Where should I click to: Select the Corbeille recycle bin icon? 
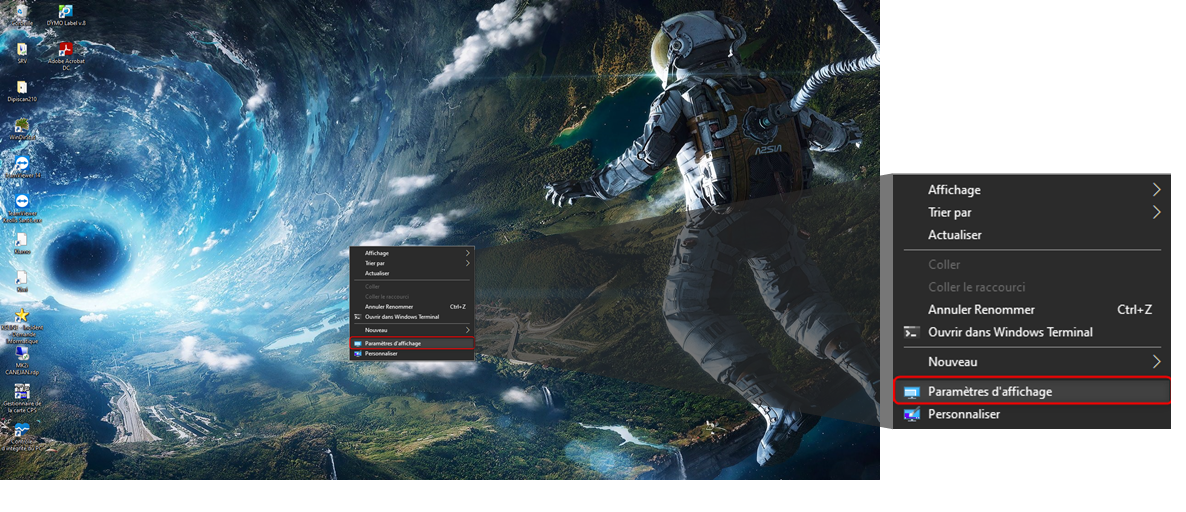[20, 11]
